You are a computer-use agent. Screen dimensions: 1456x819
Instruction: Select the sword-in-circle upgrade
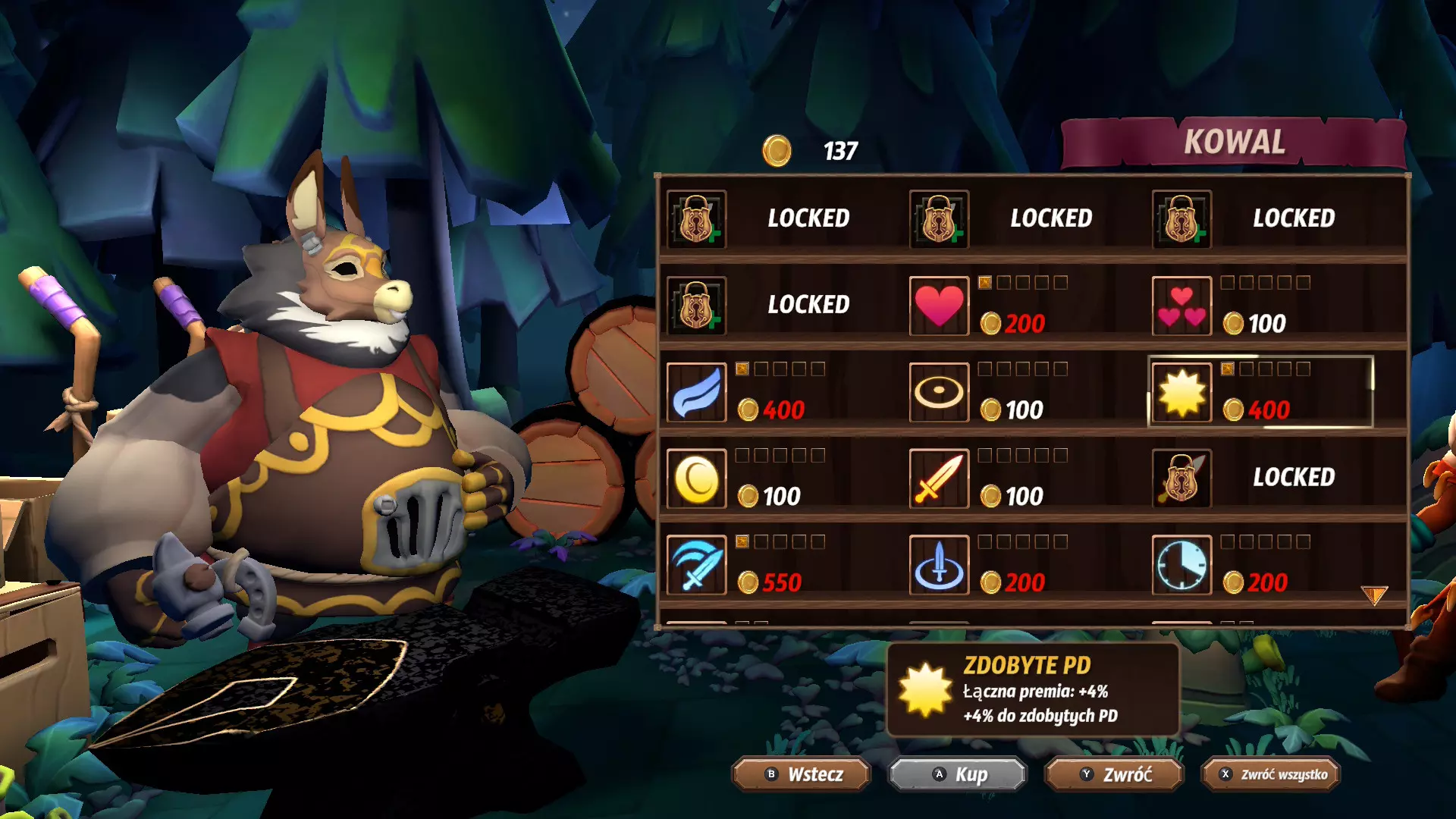point(939,565)
